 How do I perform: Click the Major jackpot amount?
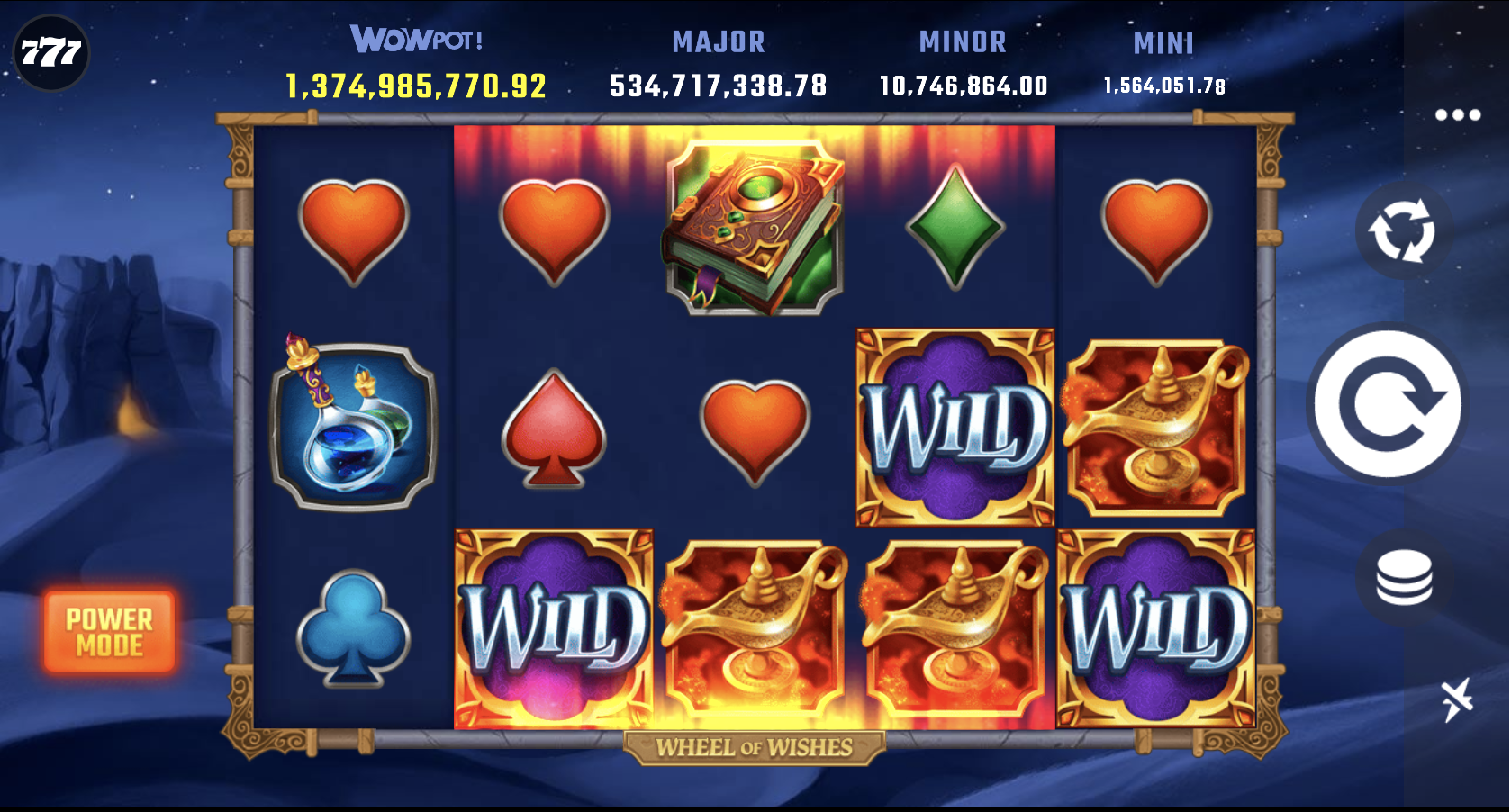coord(718,86)
